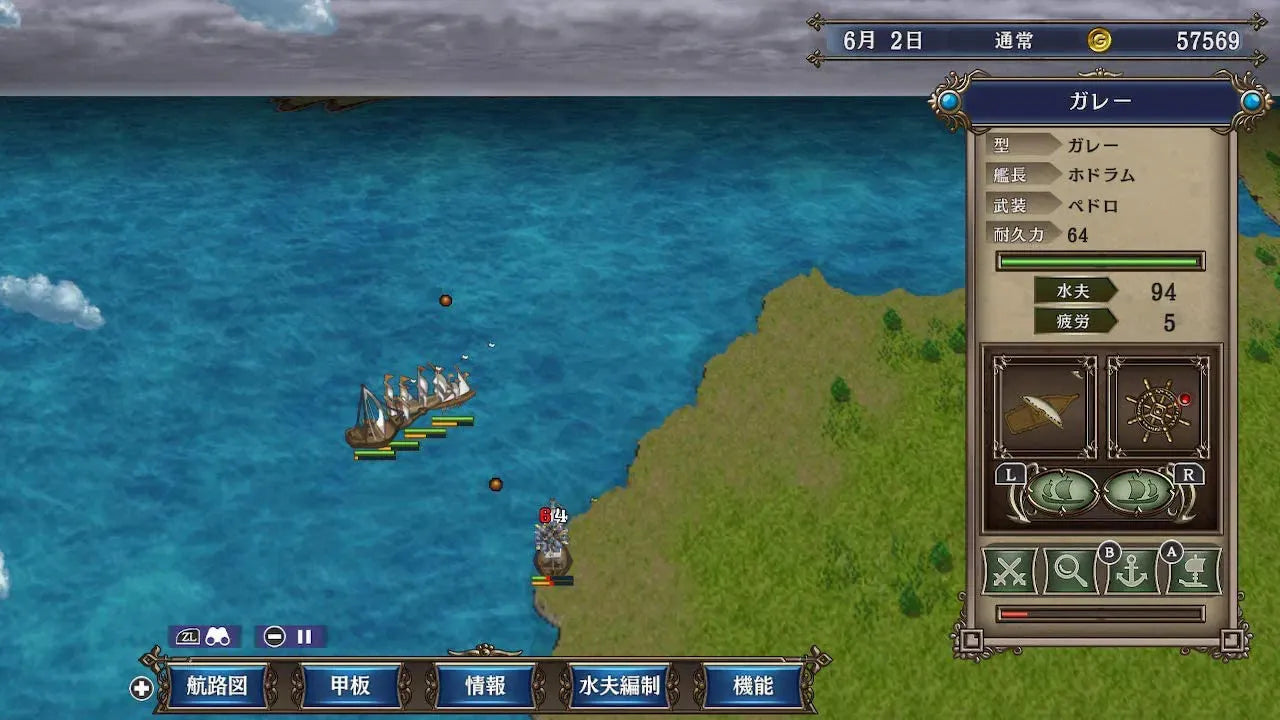The height and width of the screenshot is (720, 1280).
Task: Select the ship sail panel
Action: pyautogui.click(x=1043, y=408)
